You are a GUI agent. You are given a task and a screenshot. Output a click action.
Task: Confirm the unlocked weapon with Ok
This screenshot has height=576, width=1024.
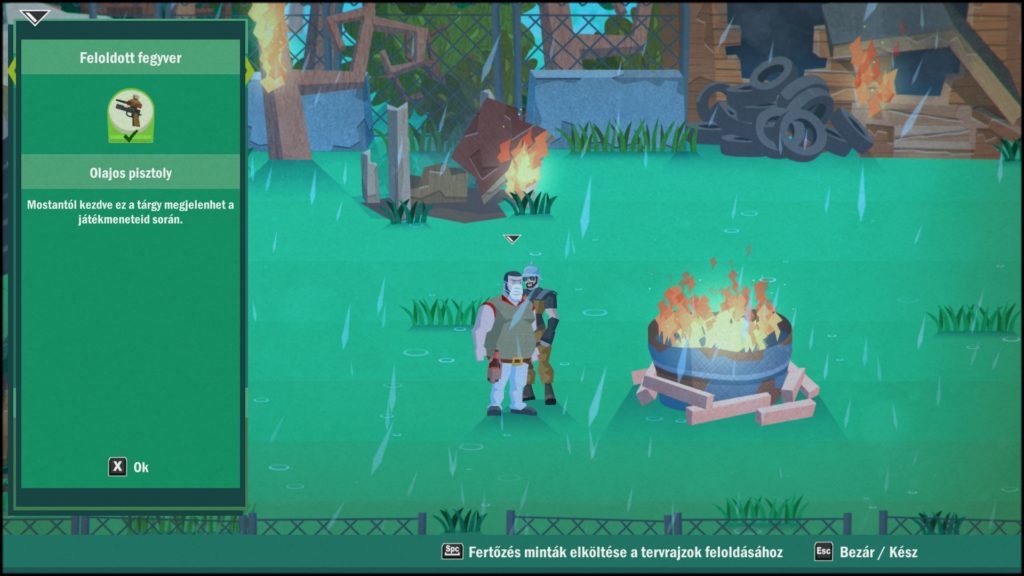click(129, 467)
